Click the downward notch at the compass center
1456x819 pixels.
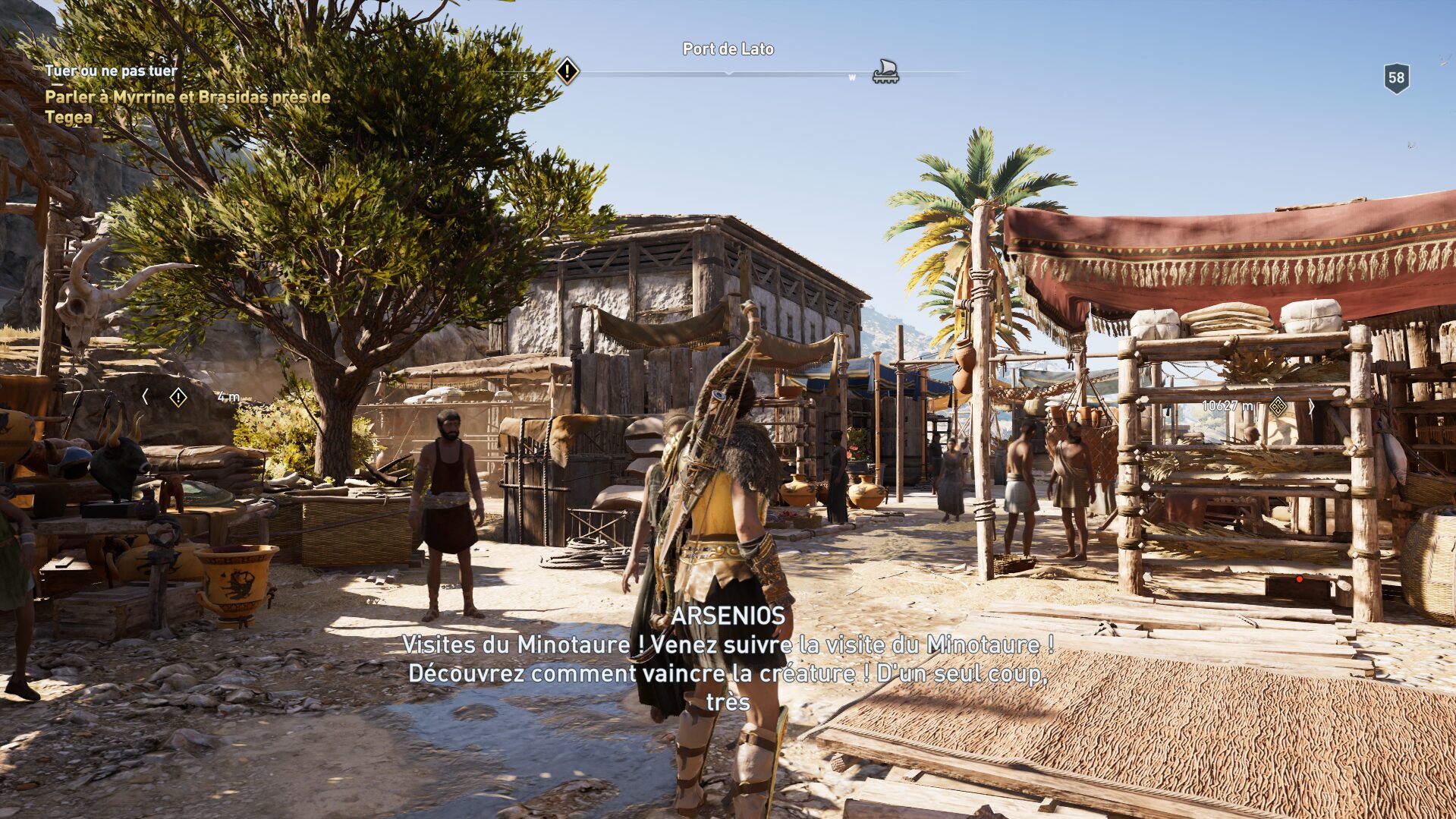point(728,72)
